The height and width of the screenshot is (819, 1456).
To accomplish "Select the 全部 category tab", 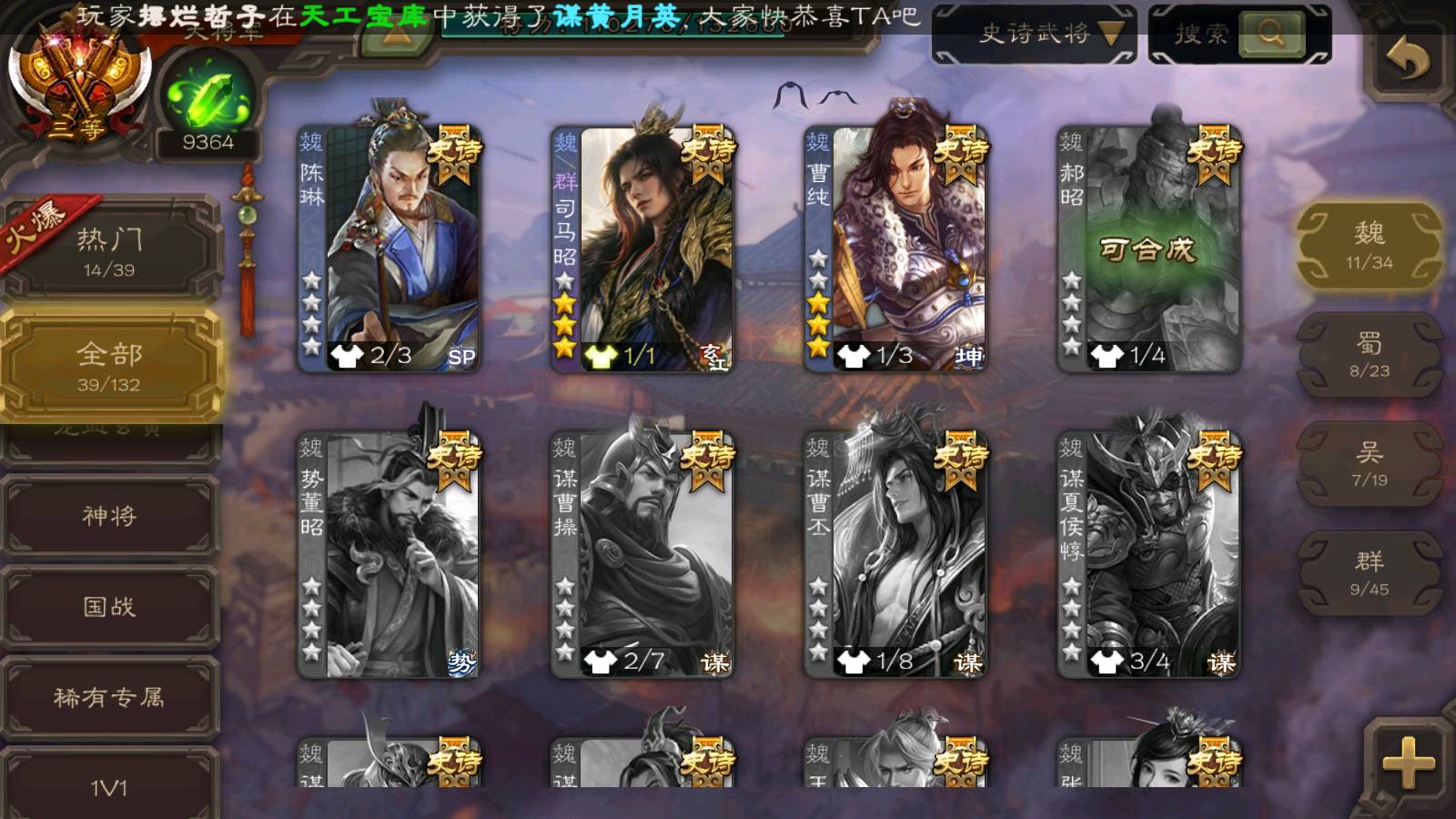I will [109, 366].
